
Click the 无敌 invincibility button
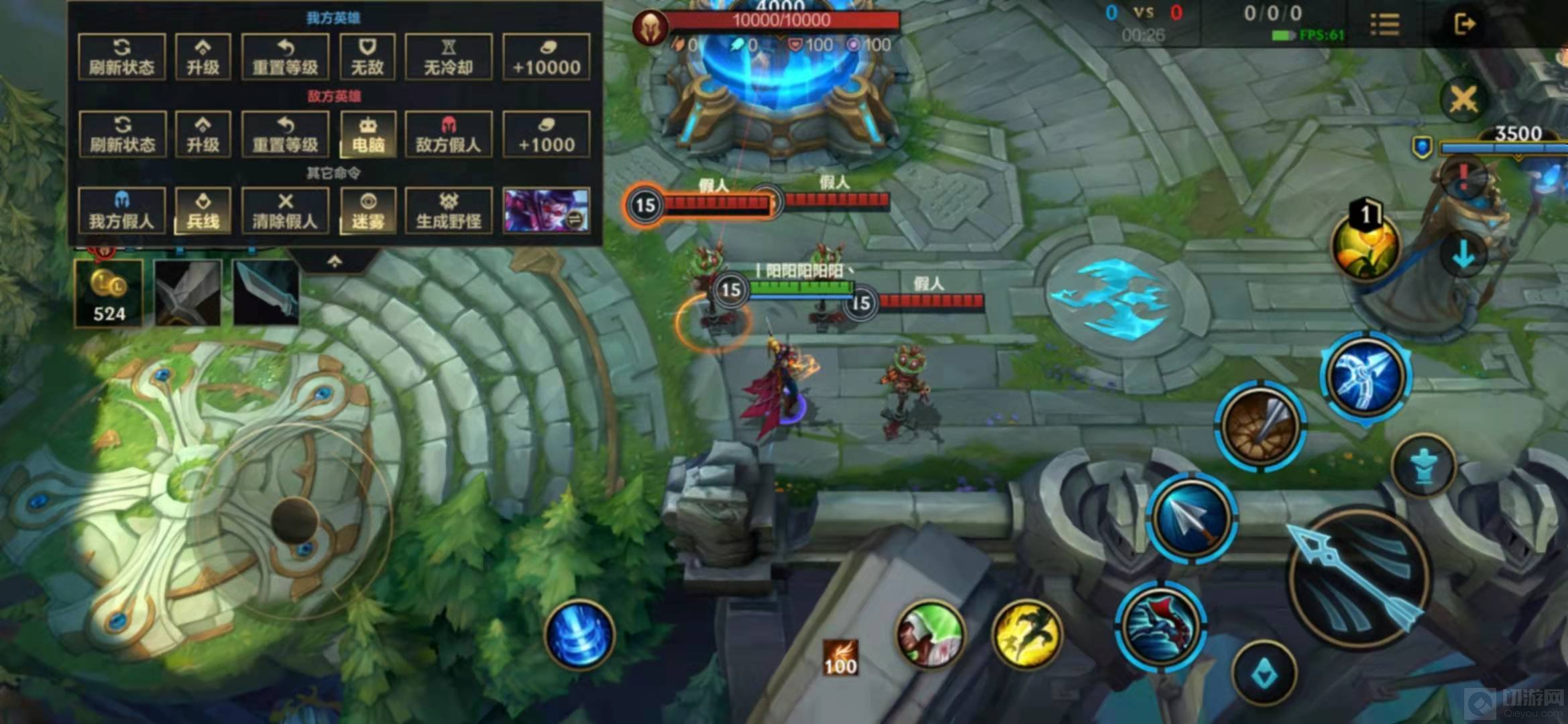click(367, 56)
